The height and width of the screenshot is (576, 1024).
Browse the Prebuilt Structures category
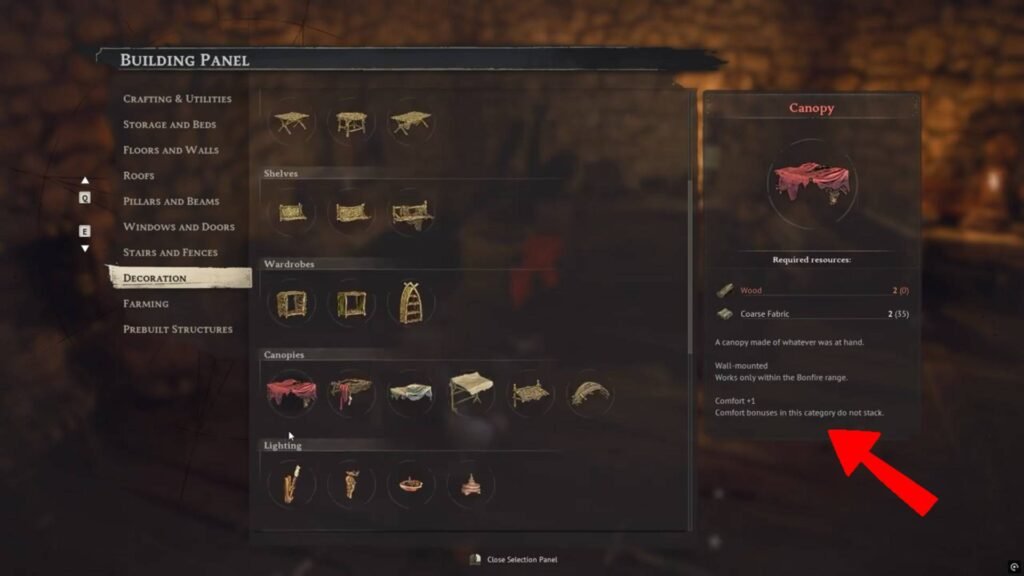(177, 329)
